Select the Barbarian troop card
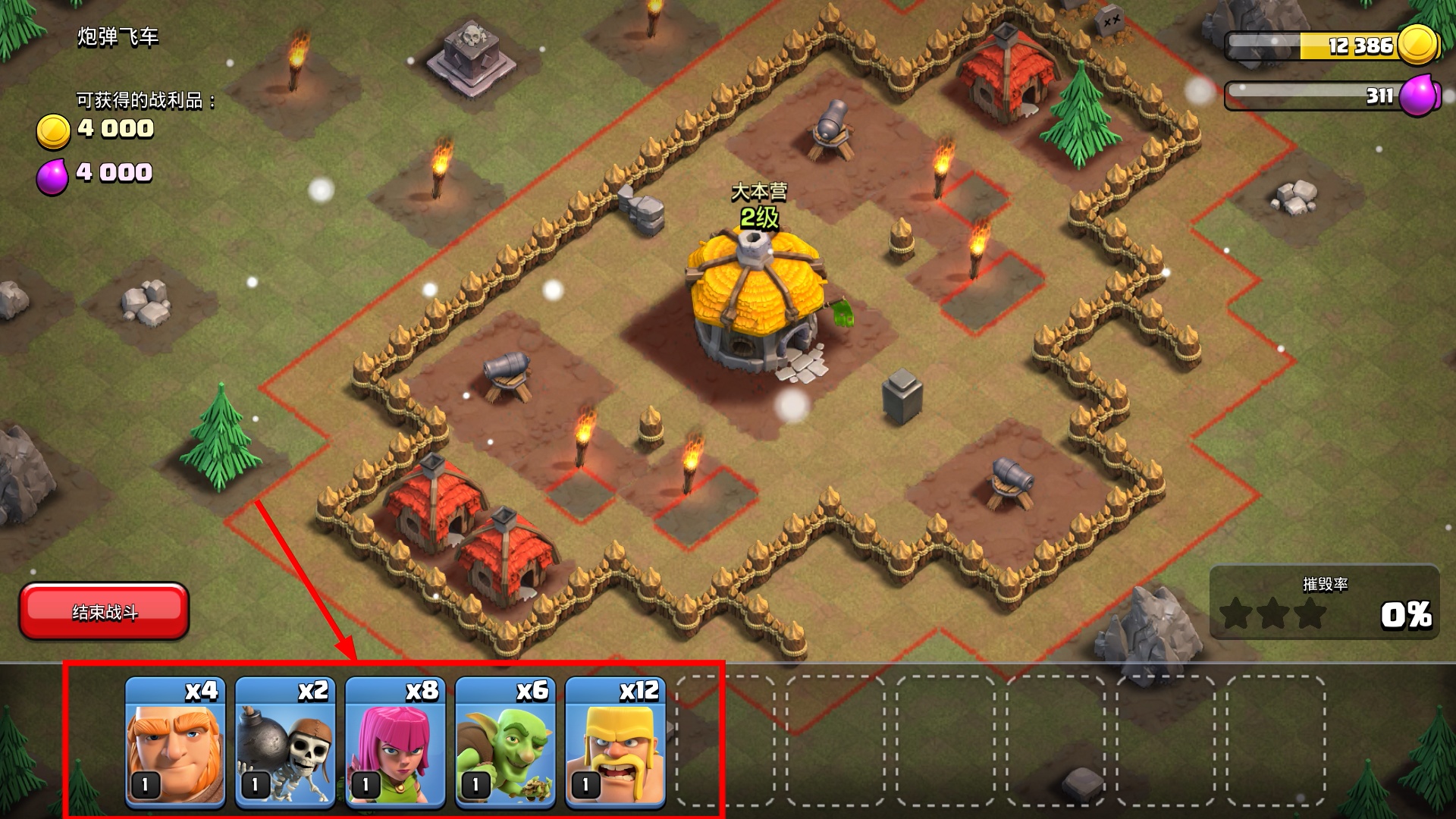The height and width of the screenshot is (819, 1456). (x=615, y=741)
